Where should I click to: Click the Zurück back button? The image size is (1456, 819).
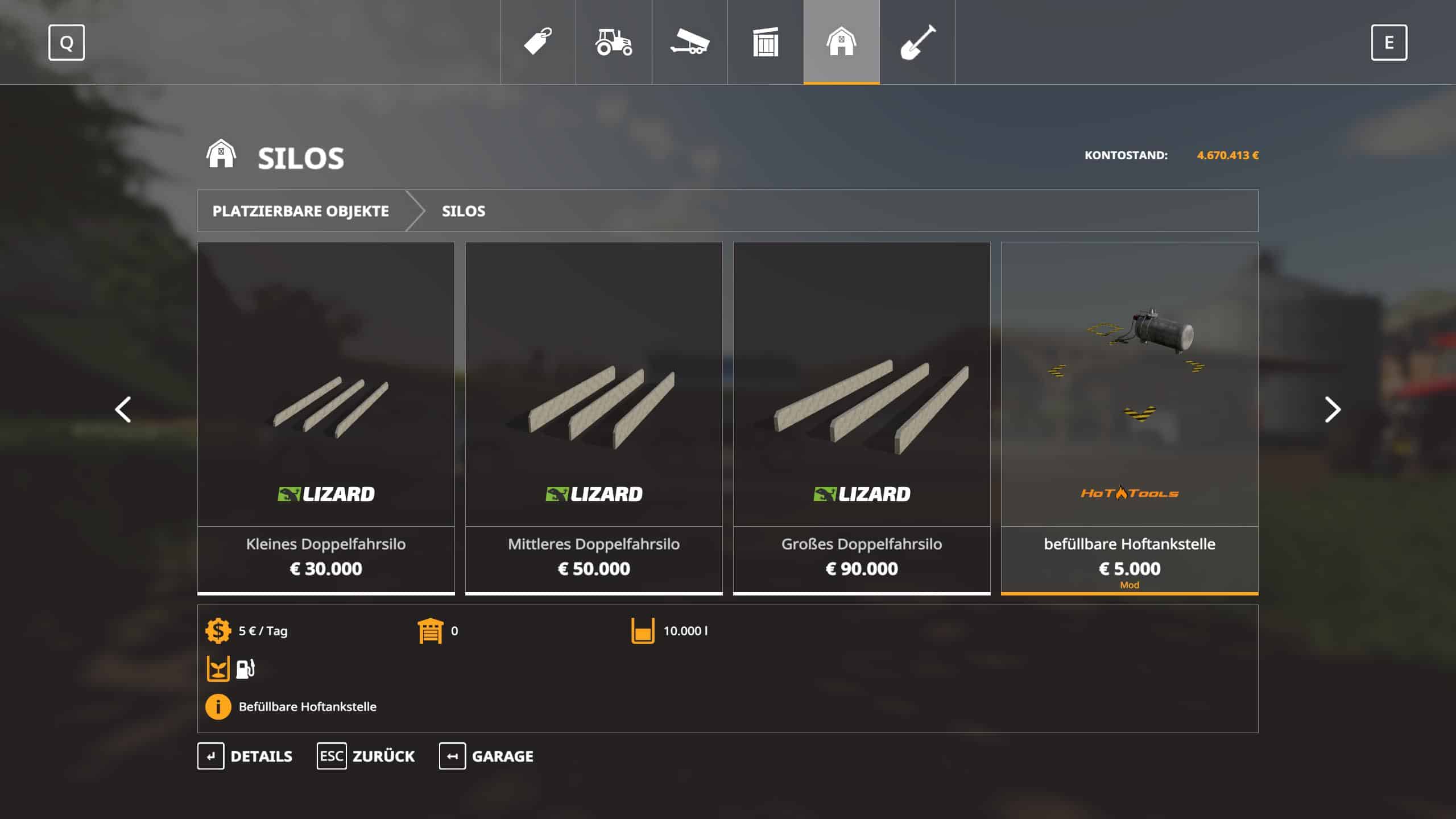click(x=366, y=756)
